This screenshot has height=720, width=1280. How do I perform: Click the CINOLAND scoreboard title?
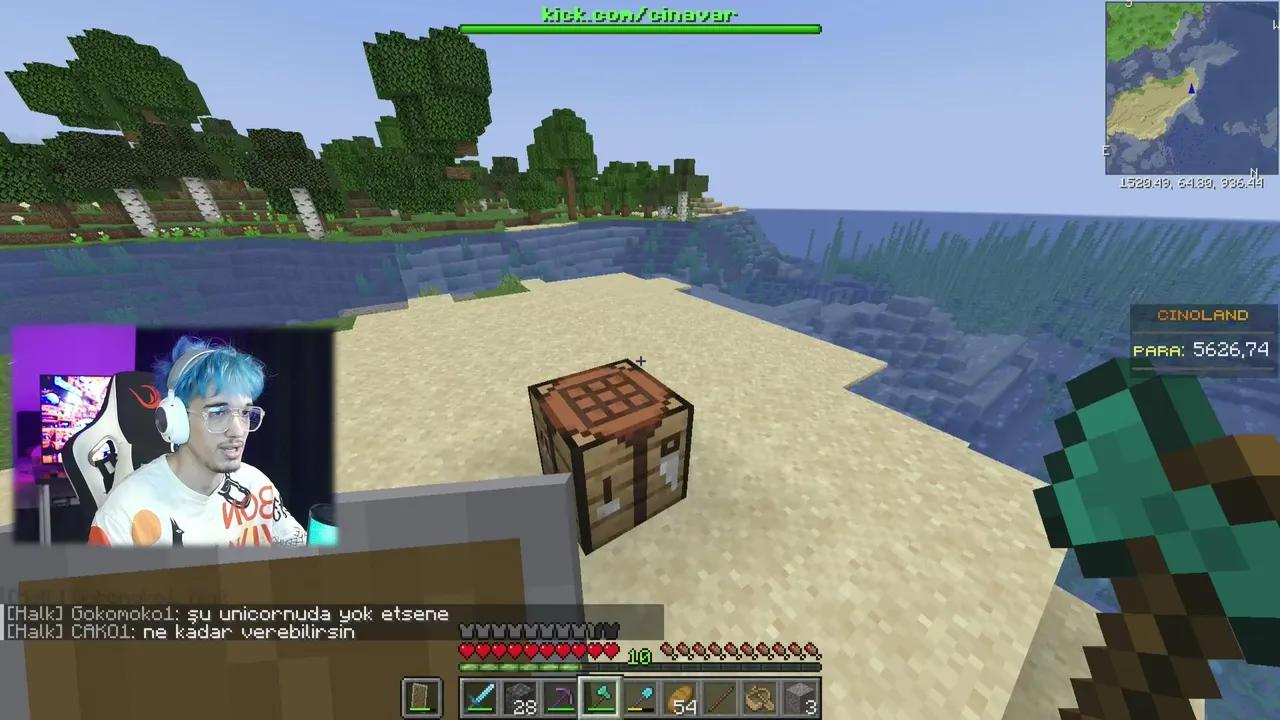[x=1201, y=314]
